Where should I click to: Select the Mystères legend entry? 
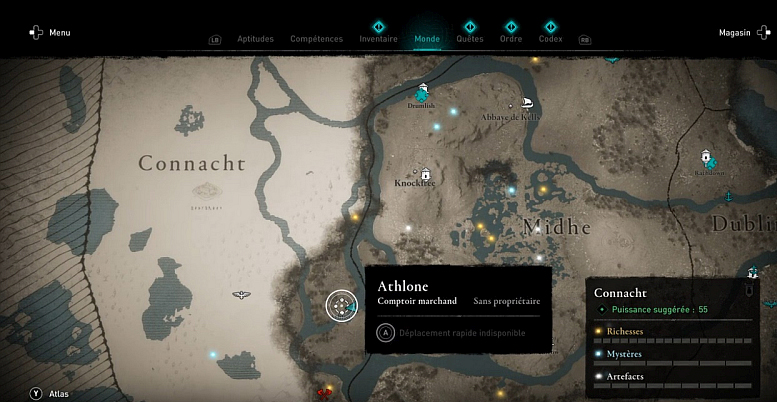[x=625, y=353]
